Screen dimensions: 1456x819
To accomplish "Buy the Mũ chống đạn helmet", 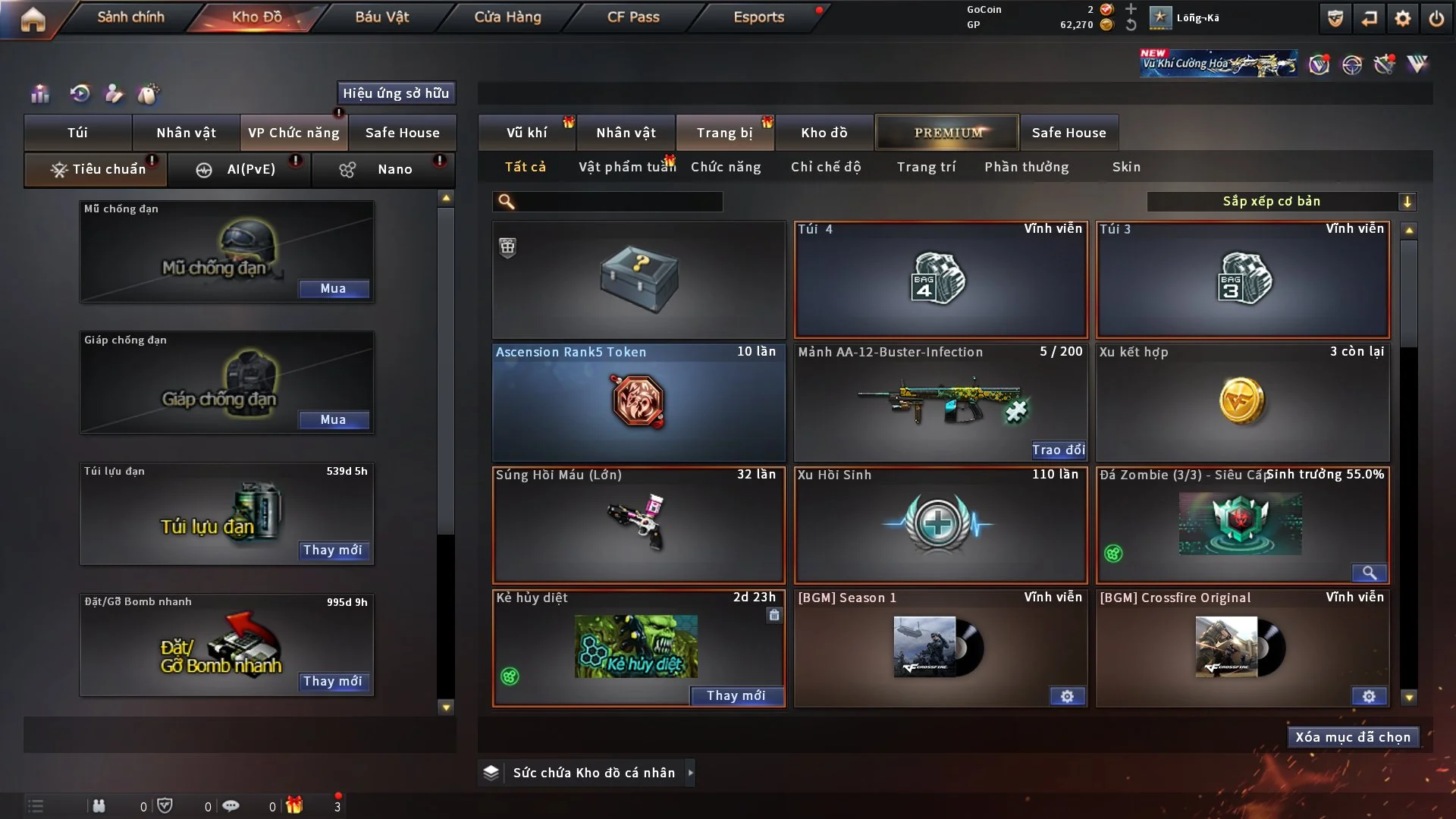I will pos(333,289).
